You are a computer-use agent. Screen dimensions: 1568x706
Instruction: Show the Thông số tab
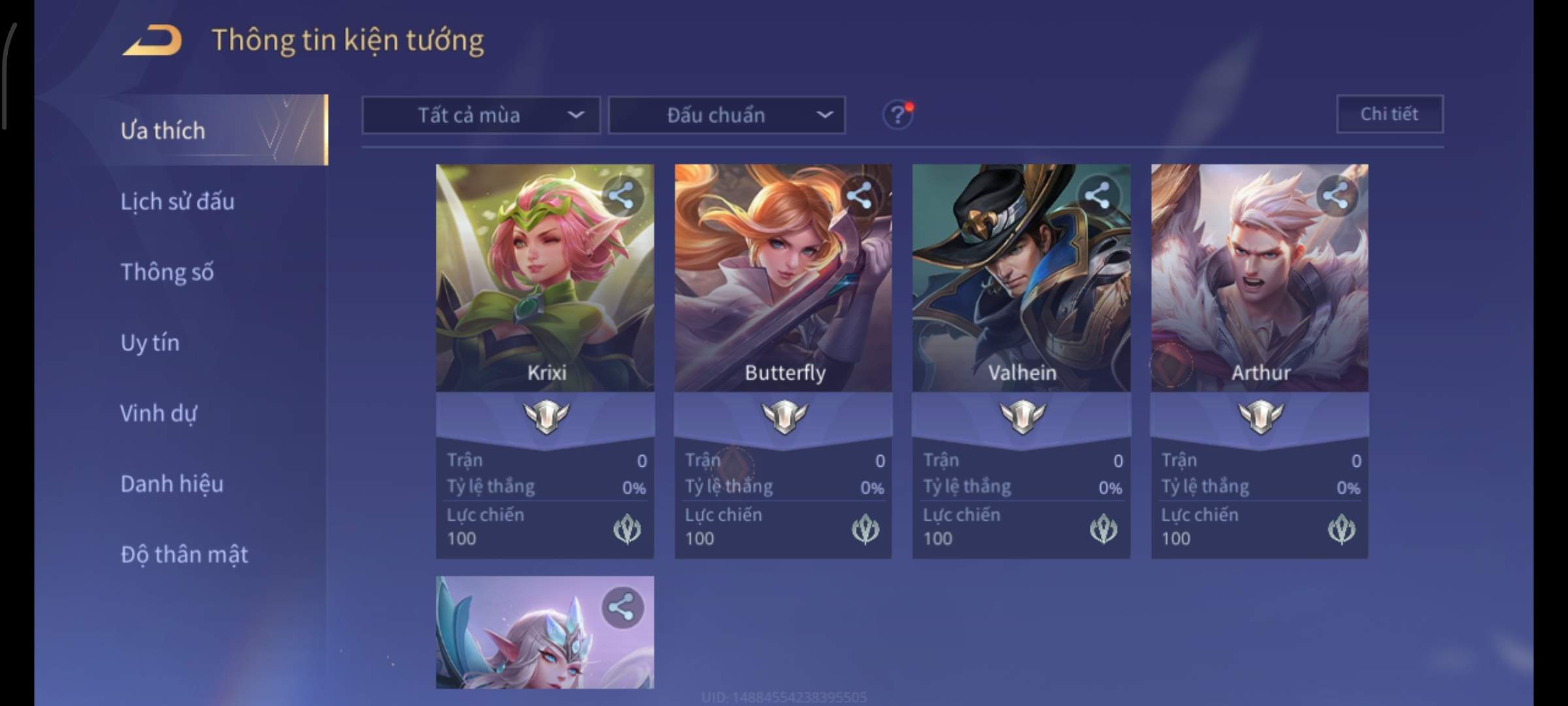[167, 272]
